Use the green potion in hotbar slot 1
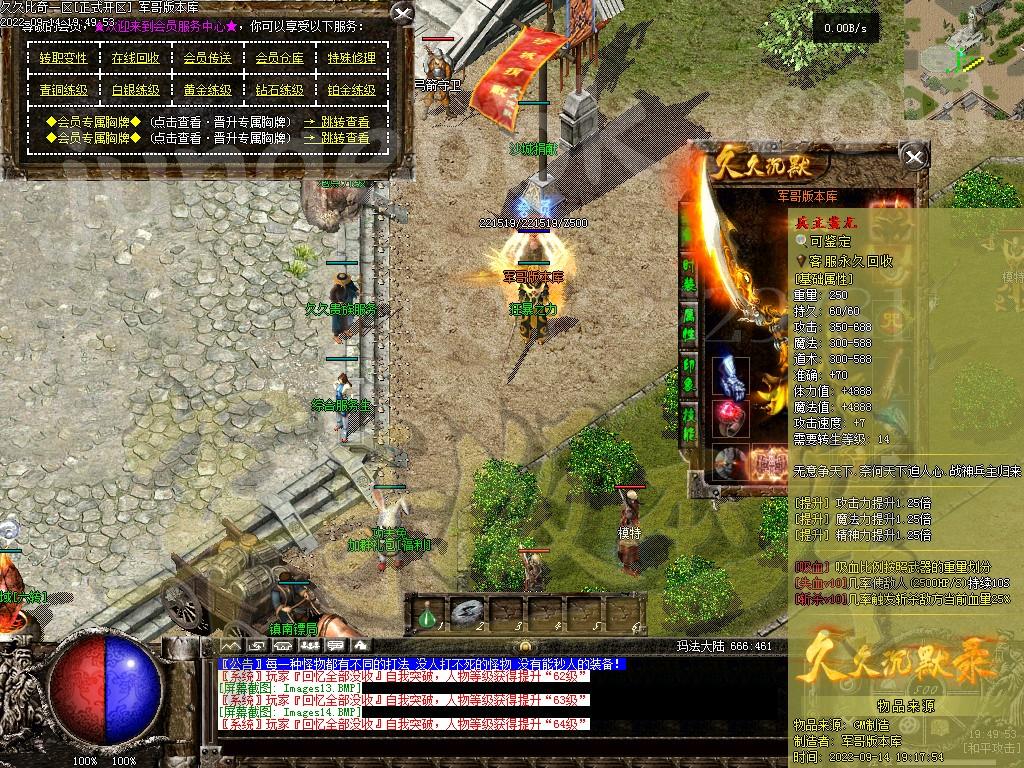 [428, 613]
